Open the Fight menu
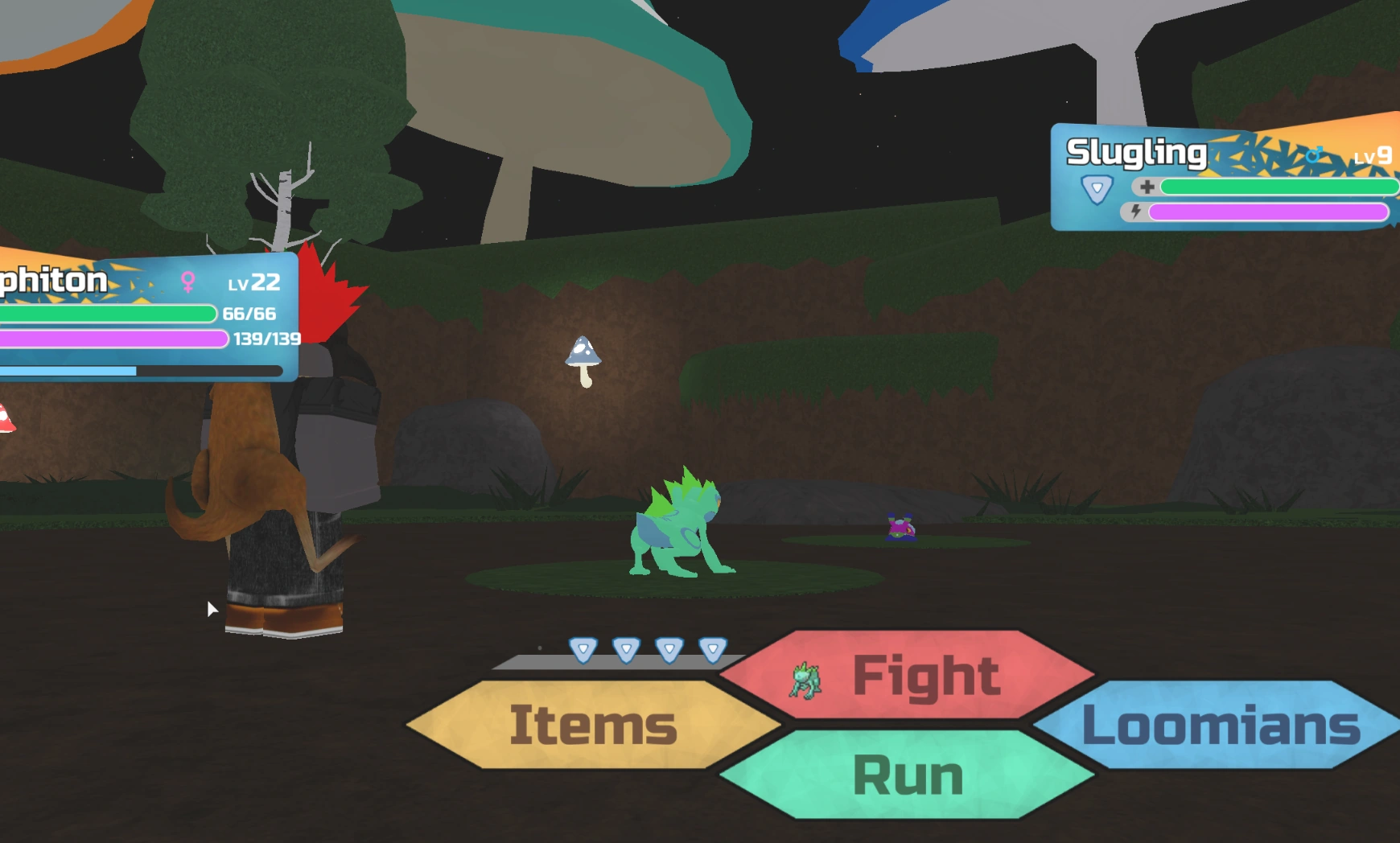The image size is (1400, 843). (x=925, y=676)
